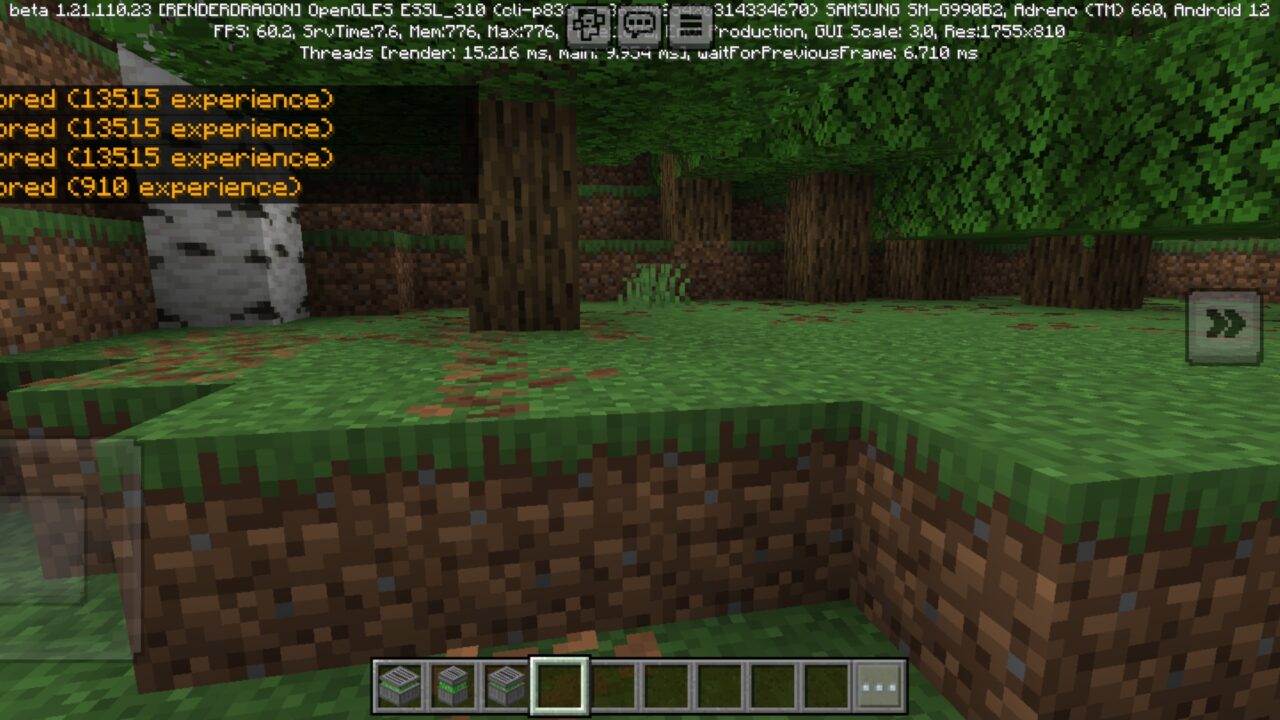Click the 910 experience chat message
Screen dimensions: 1280x720
pyautogui.click(x=150, y=187)
